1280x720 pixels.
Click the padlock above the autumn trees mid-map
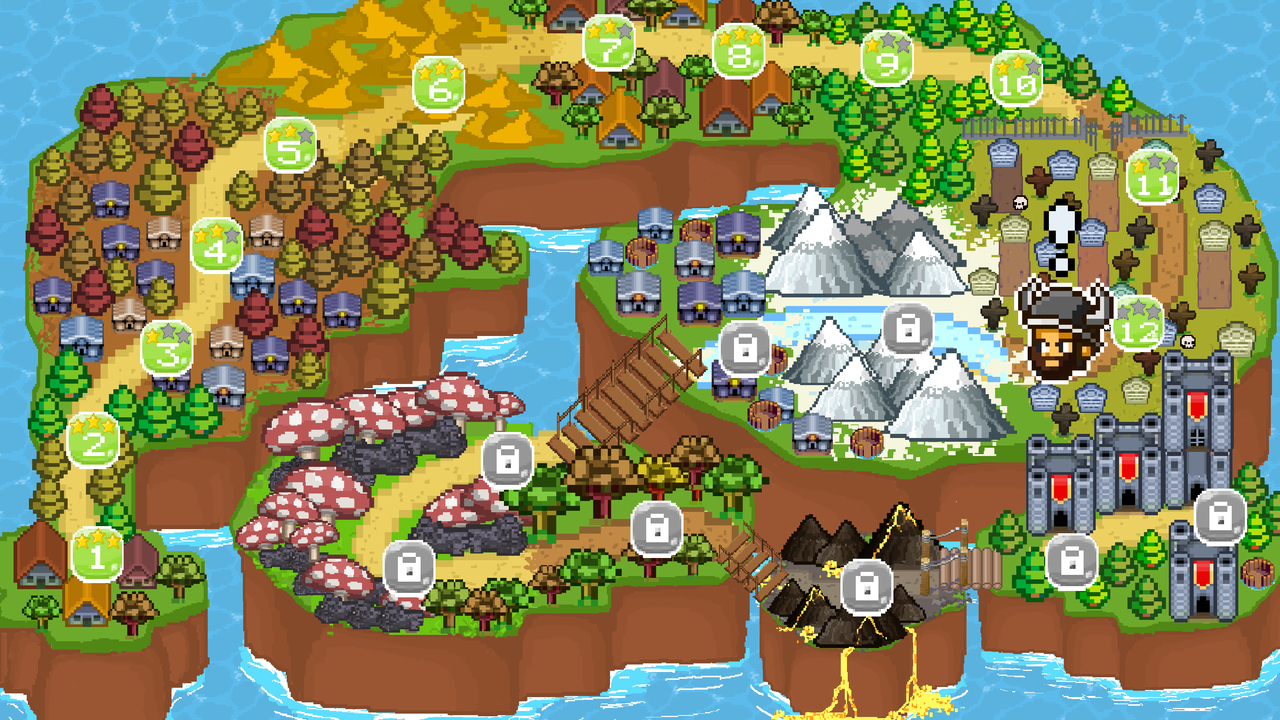(655, 528)
